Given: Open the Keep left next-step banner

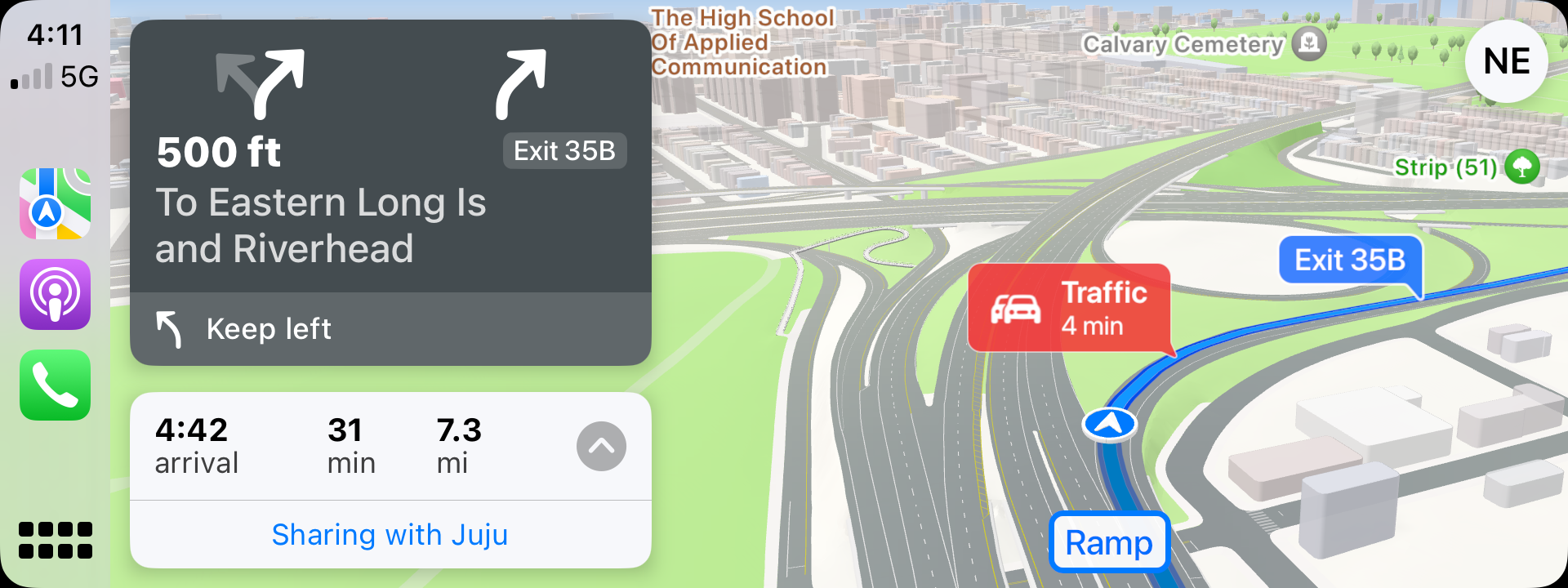Looking at the screenshot, I should pos(390,328).
